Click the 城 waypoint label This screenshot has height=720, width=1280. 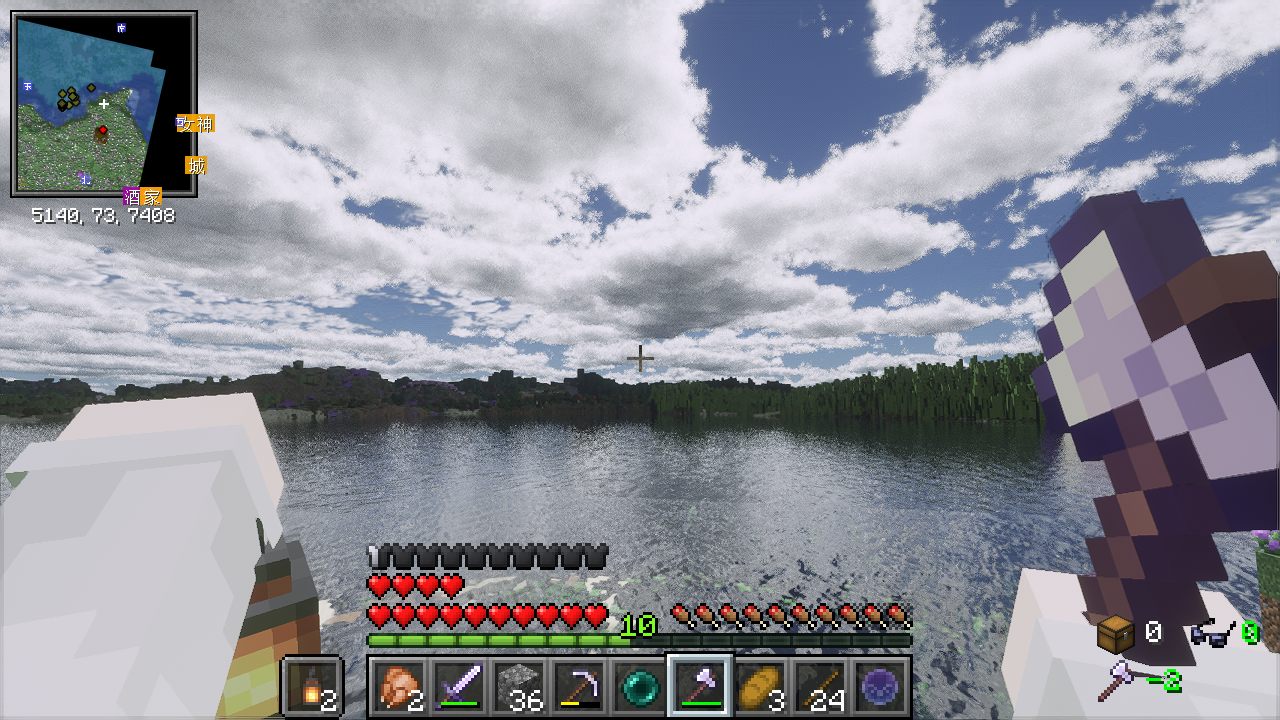point(197,166)
